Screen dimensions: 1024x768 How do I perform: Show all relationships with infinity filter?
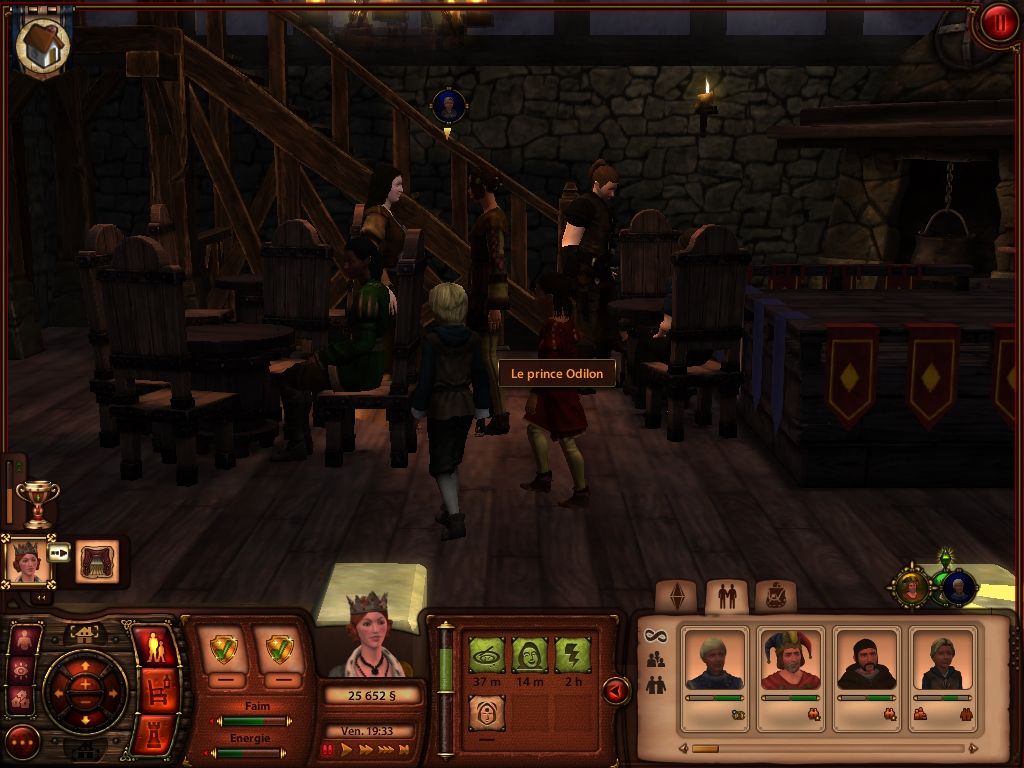655,636
